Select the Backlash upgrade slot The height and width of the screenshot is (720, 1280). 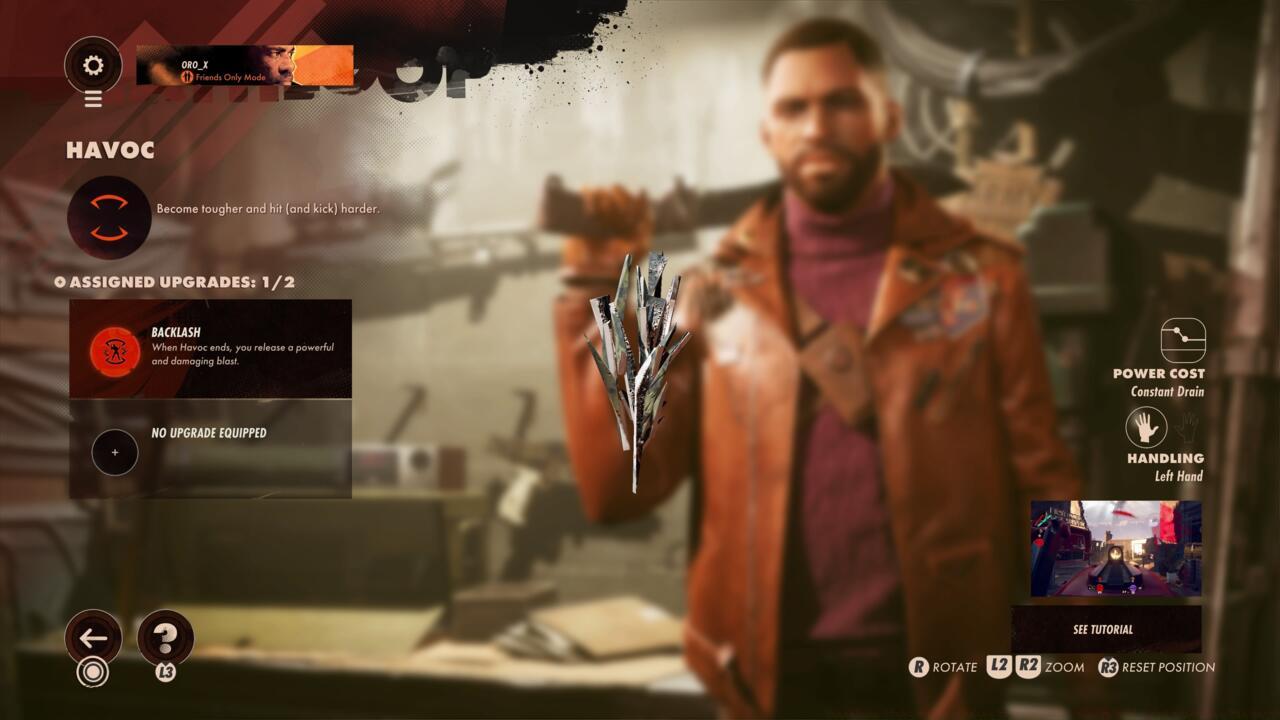(x=210, y=349)
